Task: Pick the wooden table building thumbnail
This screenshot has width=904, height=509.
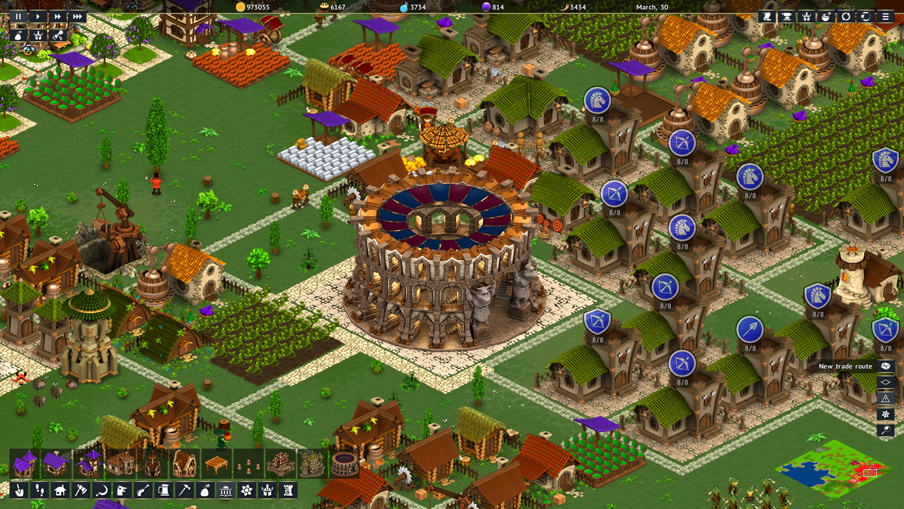Action: [216, 464]
